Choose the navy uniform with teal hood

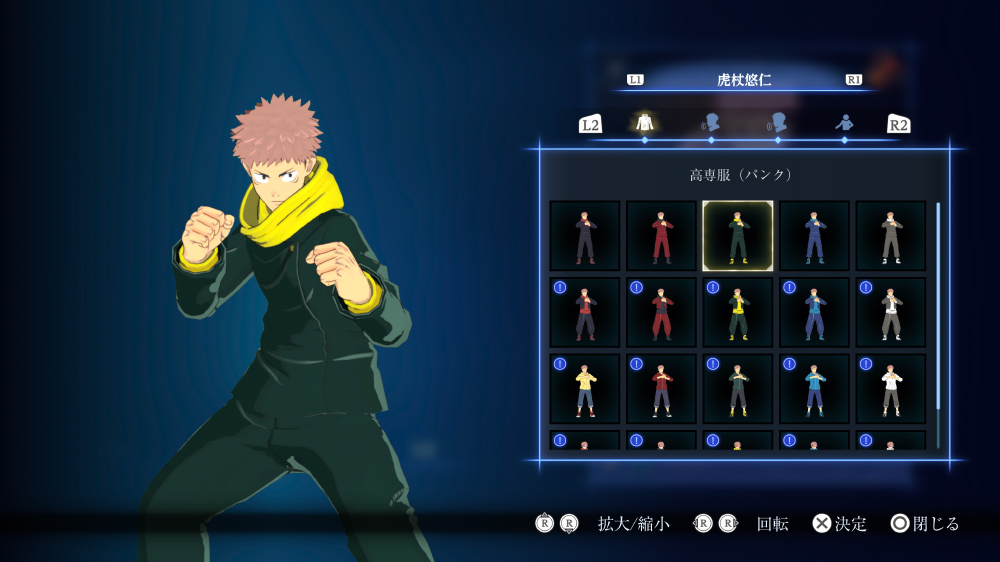coord(814,312)
